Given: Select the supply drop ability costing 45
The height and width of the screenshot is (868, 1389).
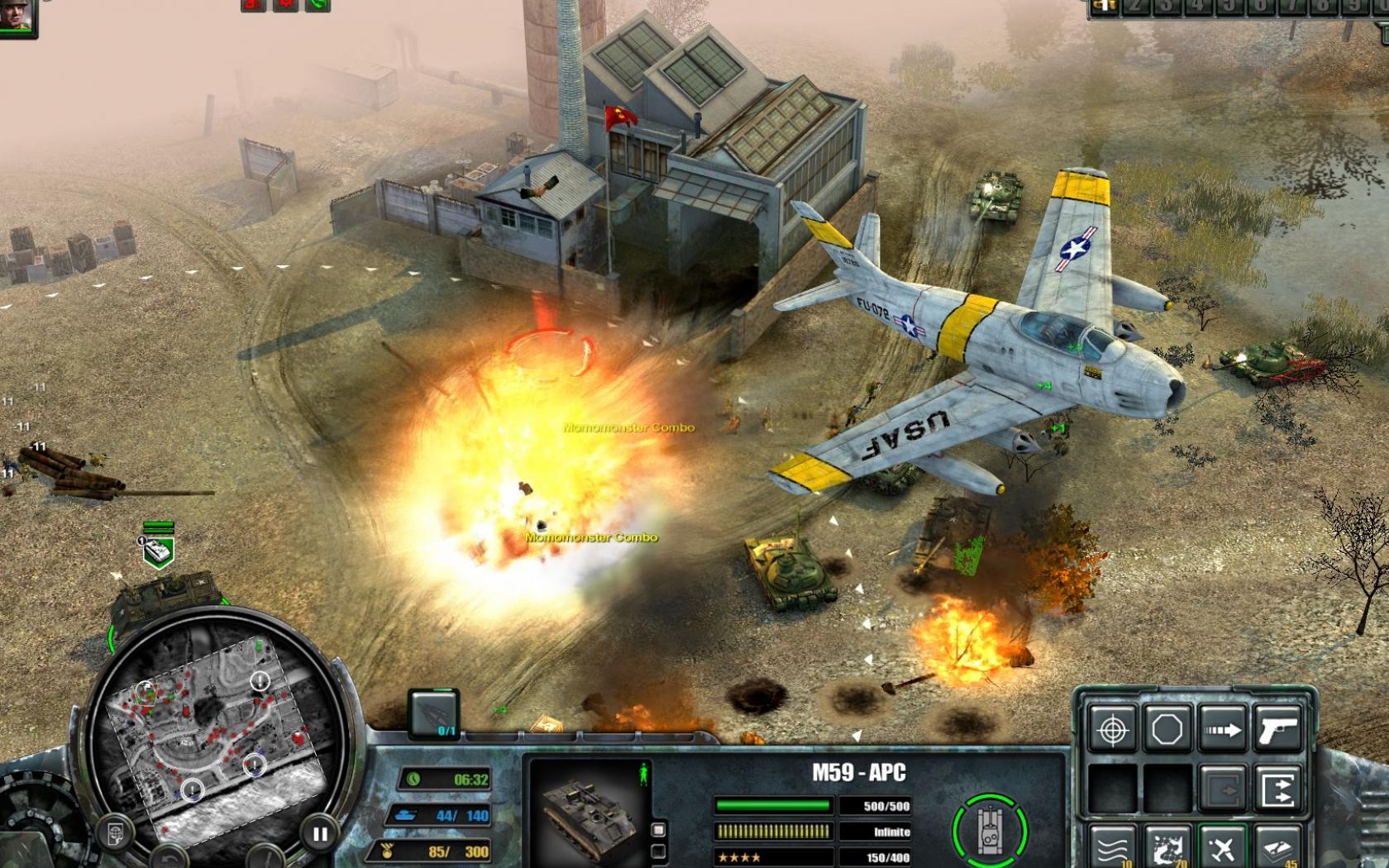Looking at the screenshot, I should pyautogui.click(x=1276, y=849).
